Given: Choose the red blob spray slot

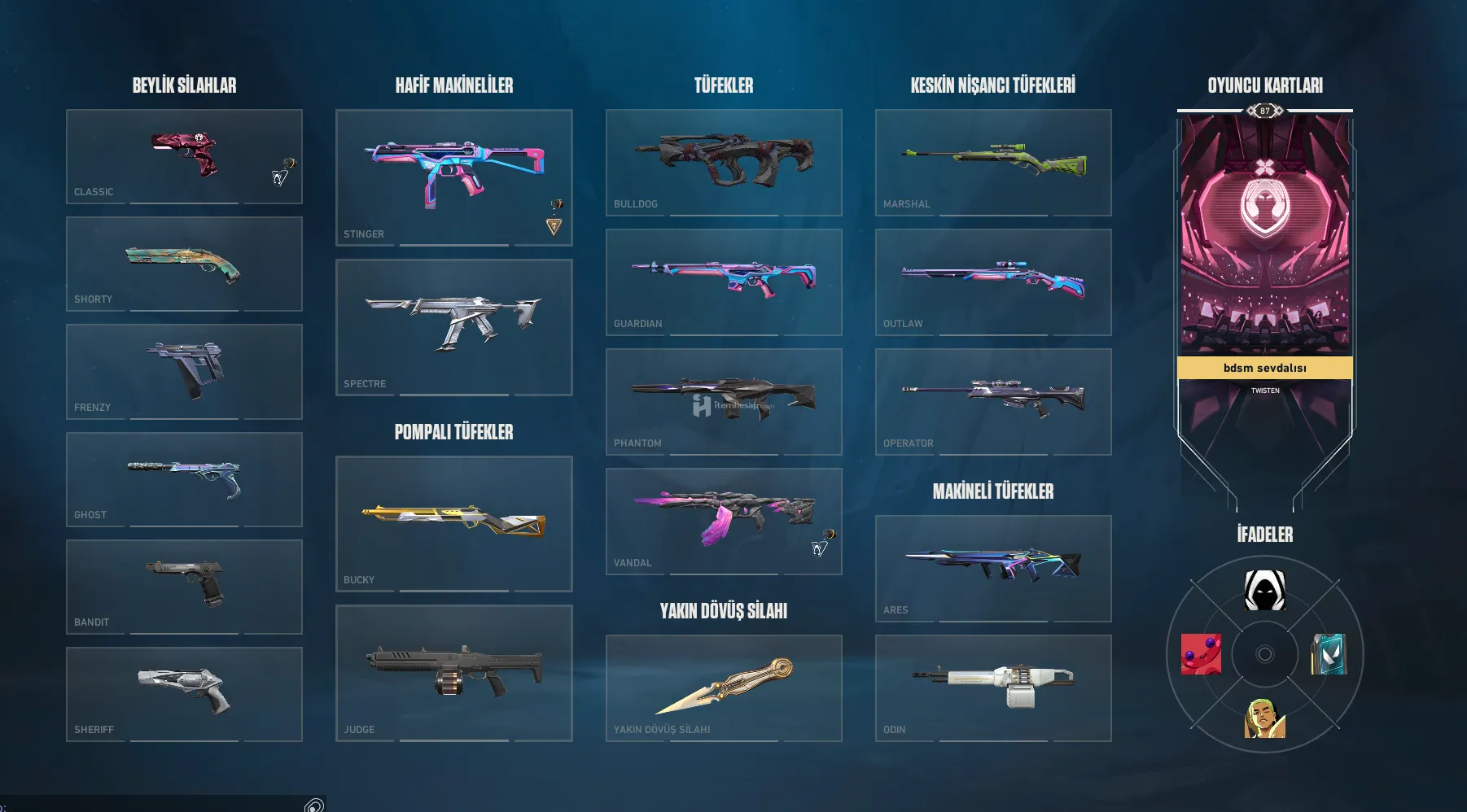Looking at the screenshot, I should click(x=1201, y=654).
